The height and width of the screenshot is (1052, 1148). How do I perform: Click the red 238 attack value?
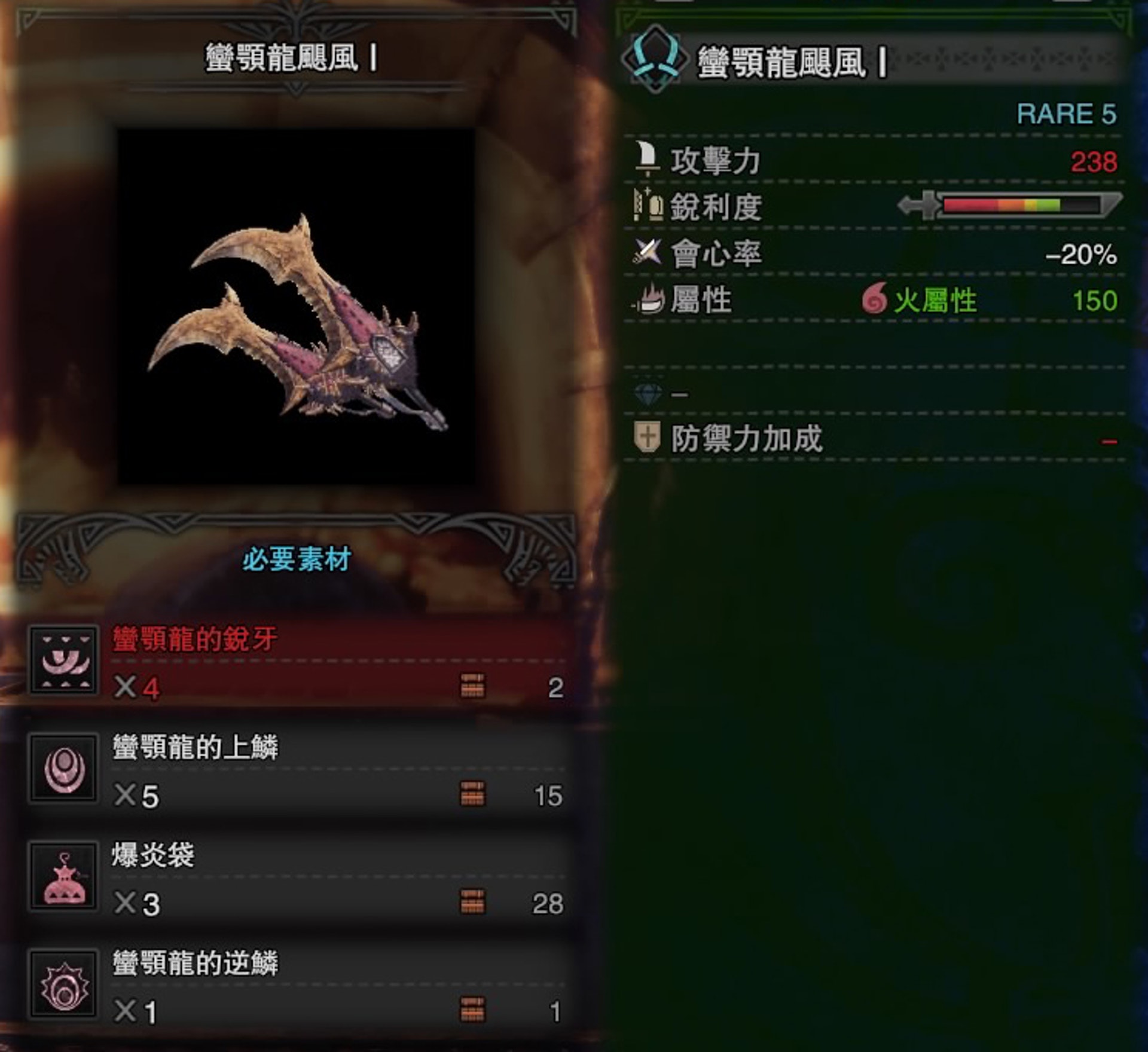(1094, 160)
